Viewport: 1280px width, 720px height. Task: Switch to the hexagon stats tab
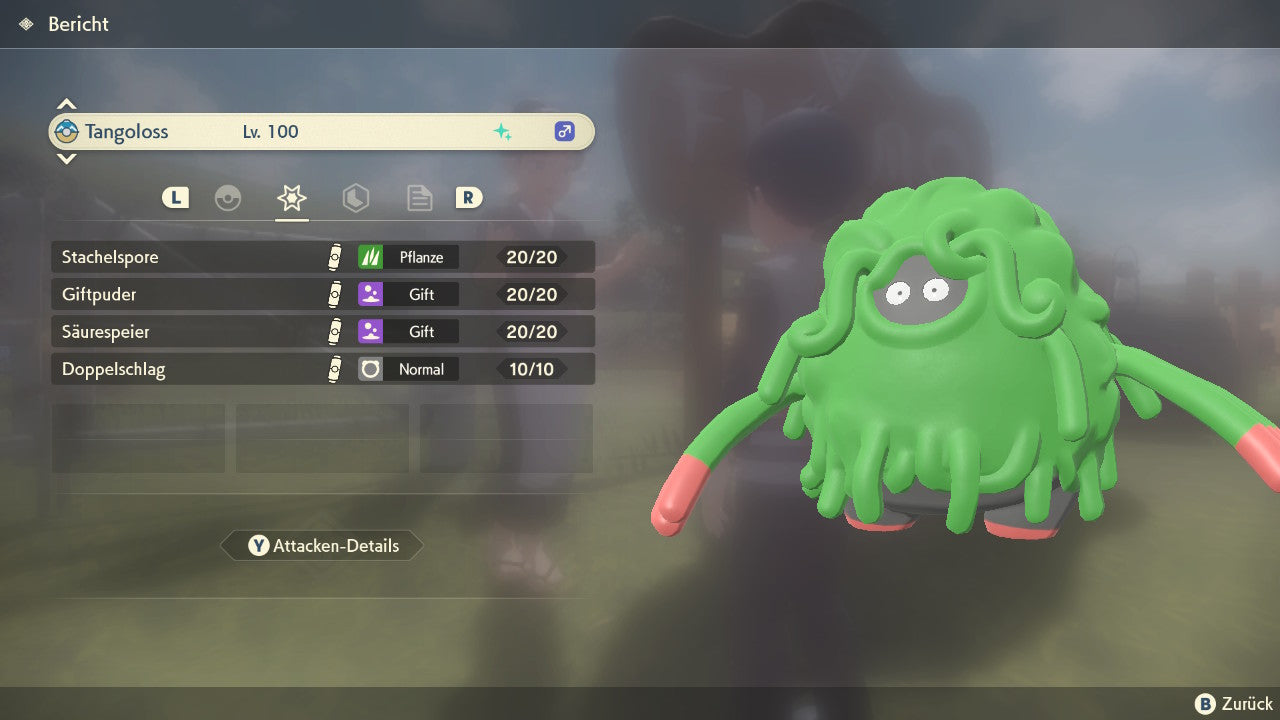(x=355, y=198)
